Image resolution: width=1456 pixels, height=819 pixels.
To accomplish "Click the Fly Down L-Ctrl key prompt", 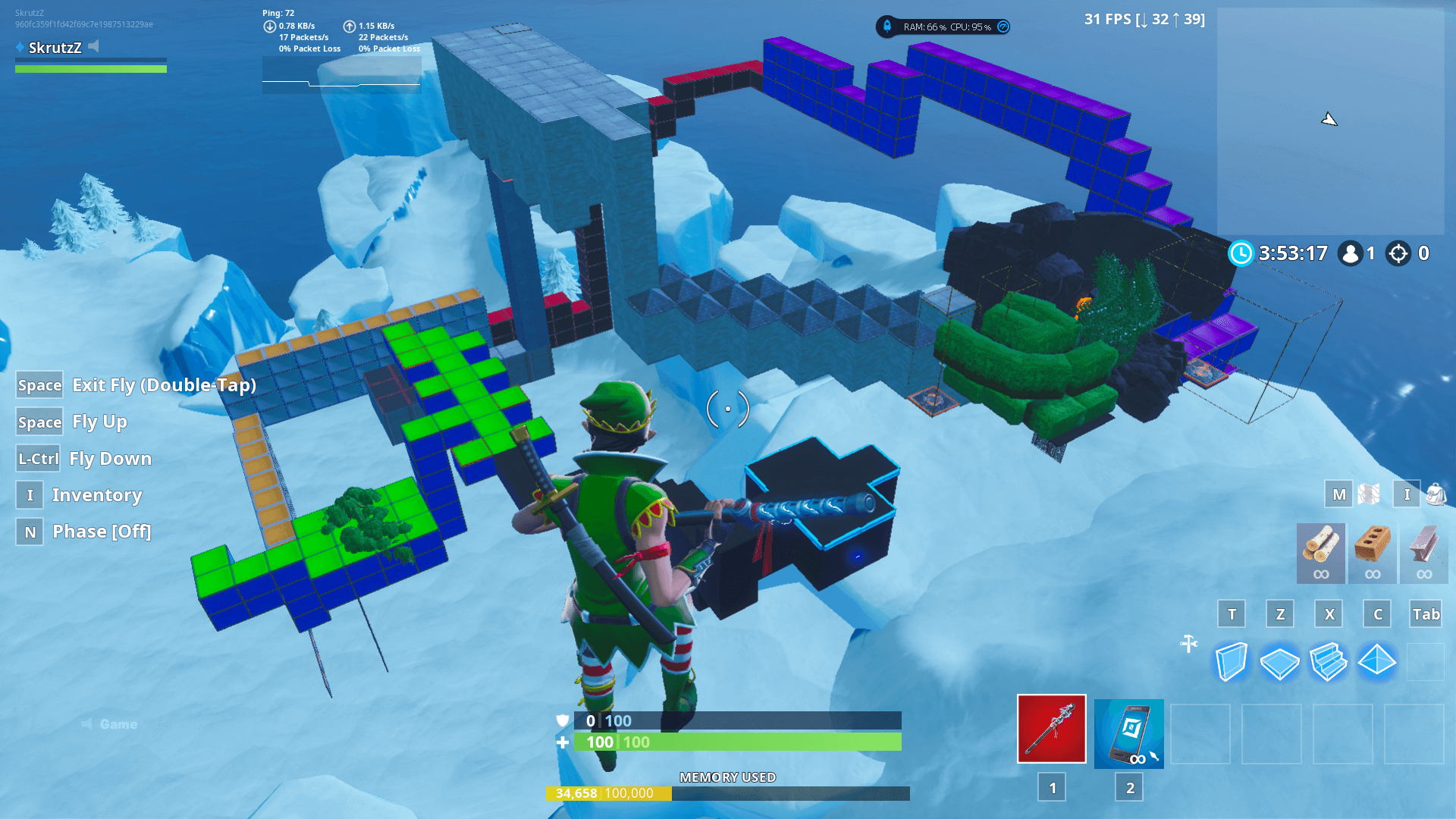I will (x=37, y=458).
